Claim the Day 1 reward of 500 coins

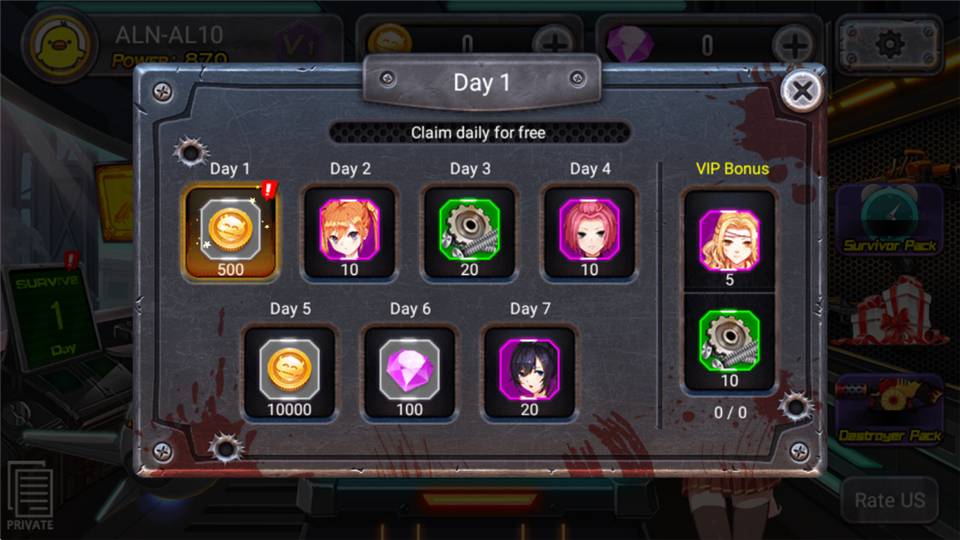tap(230, 233)
